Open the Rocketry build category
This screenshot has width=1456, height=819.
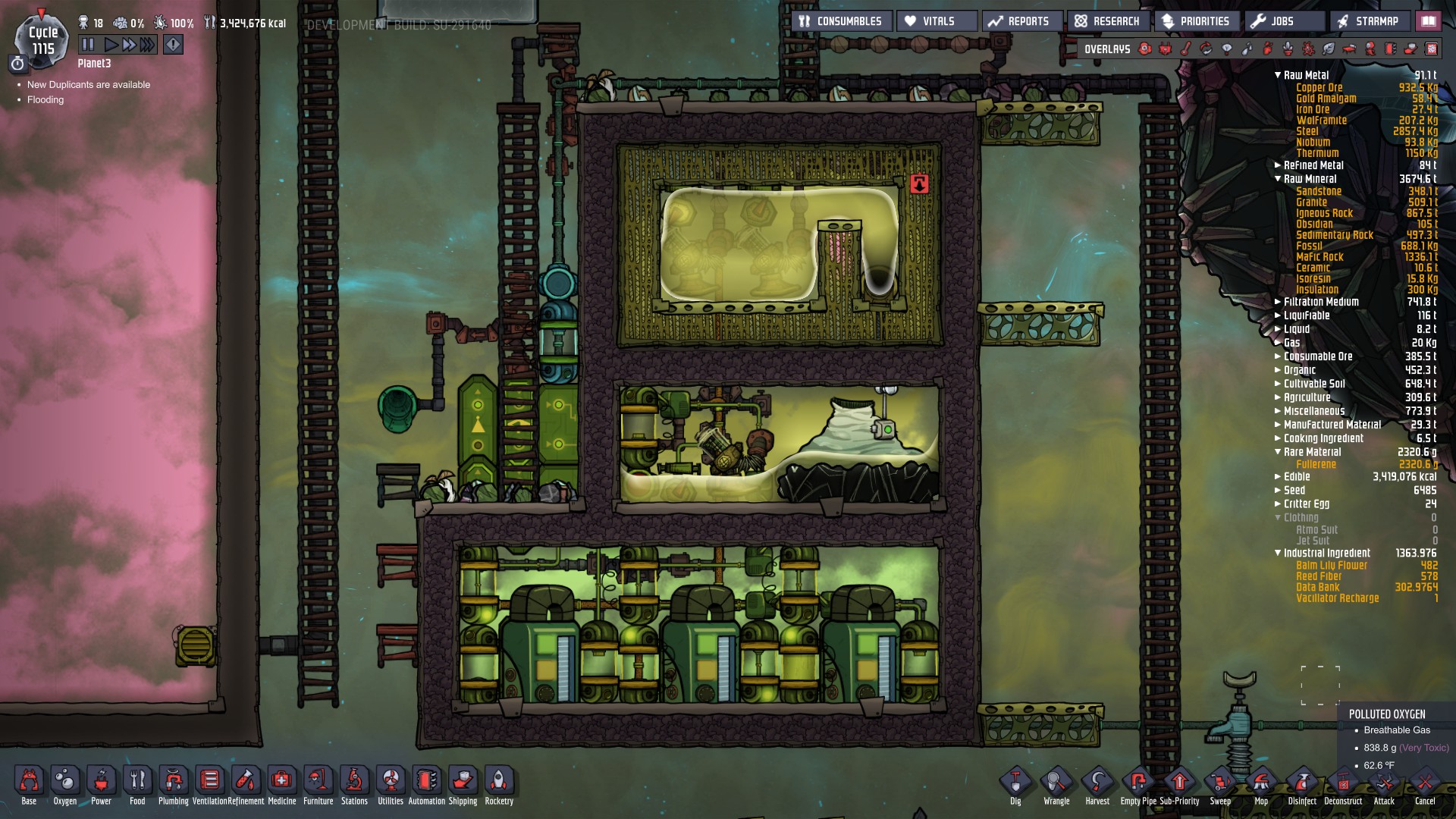point(498,781)
